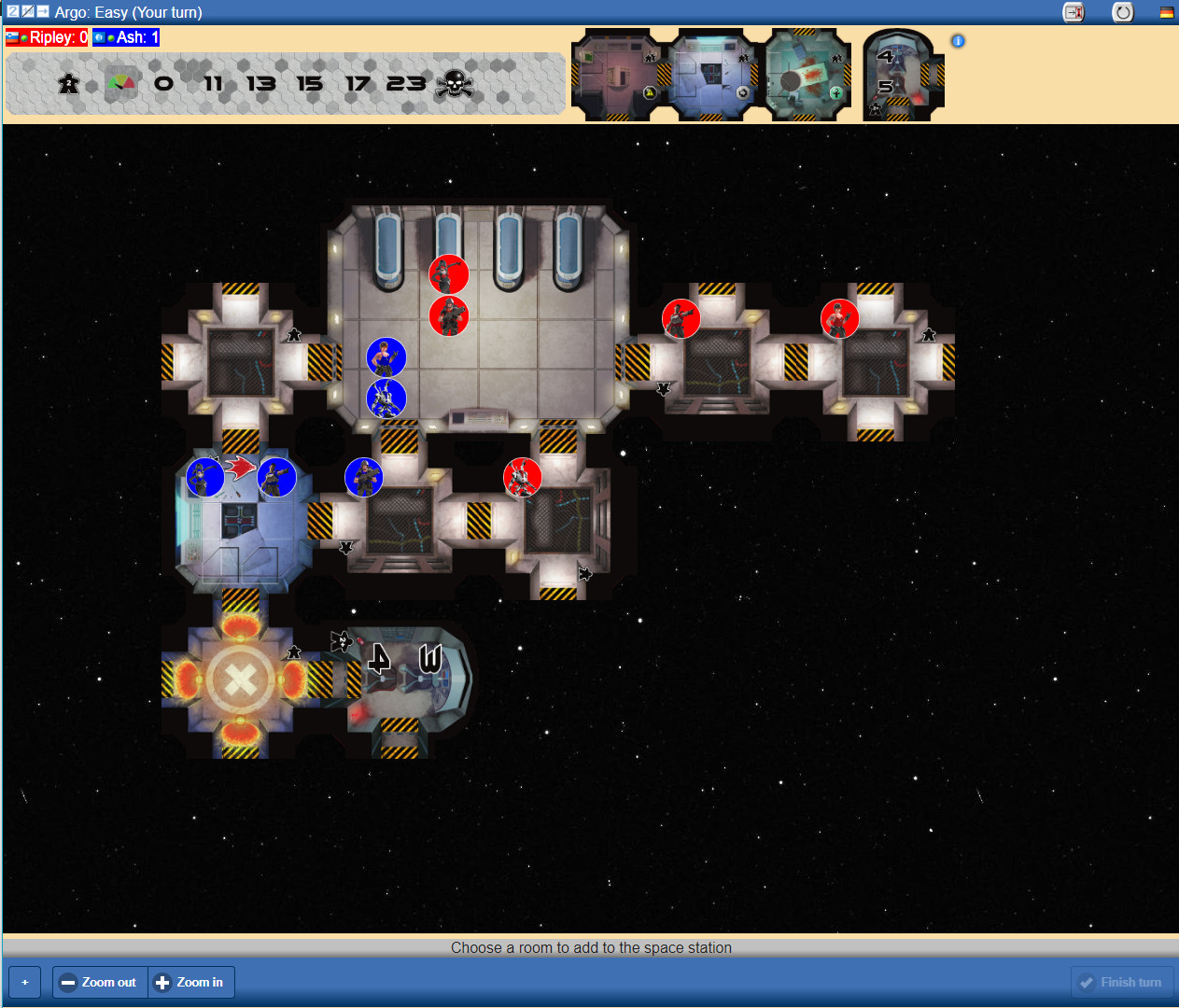Select the escape pod tile numbered 4 and 5
1179x1008 pixels.
pos(900,76)
